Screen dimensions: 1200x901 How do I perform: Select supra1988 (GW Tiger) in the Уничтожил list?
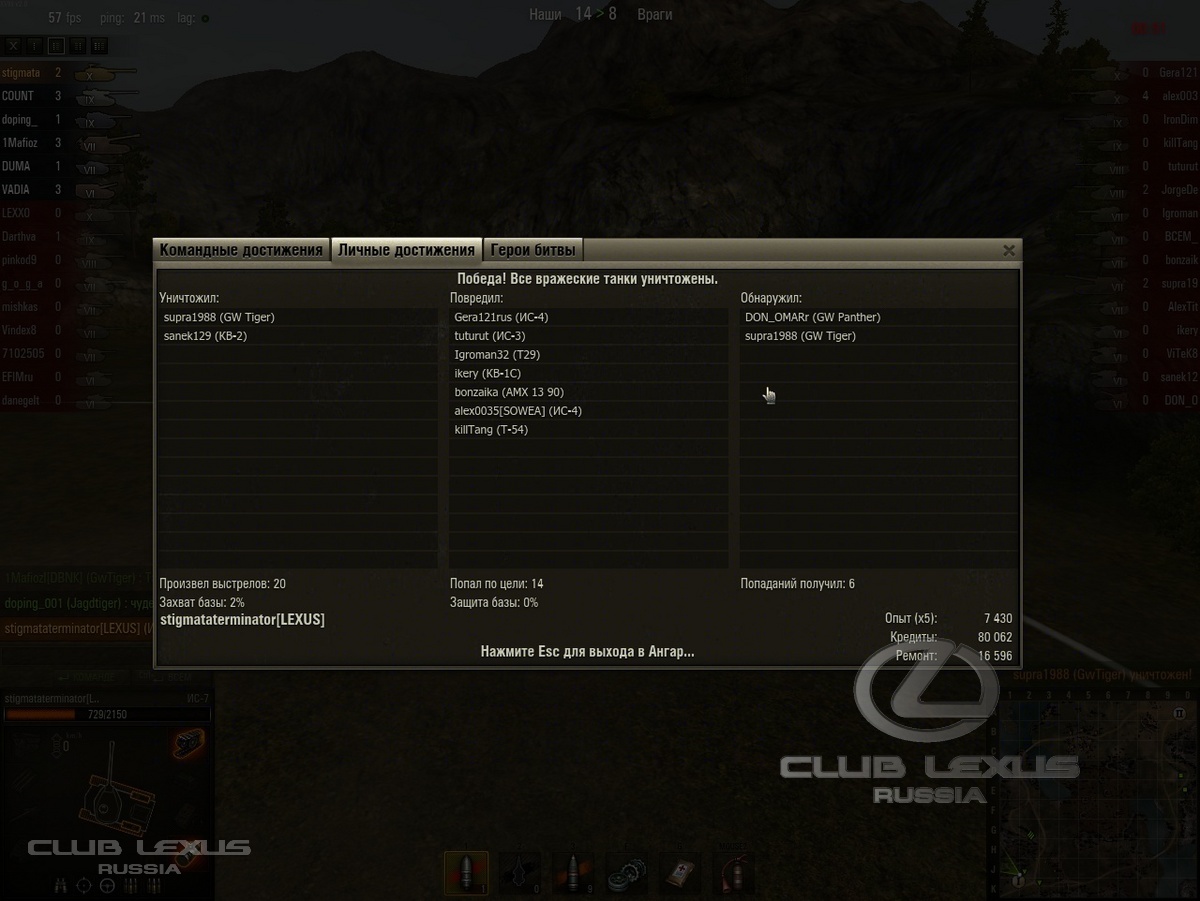pos(219,317)
